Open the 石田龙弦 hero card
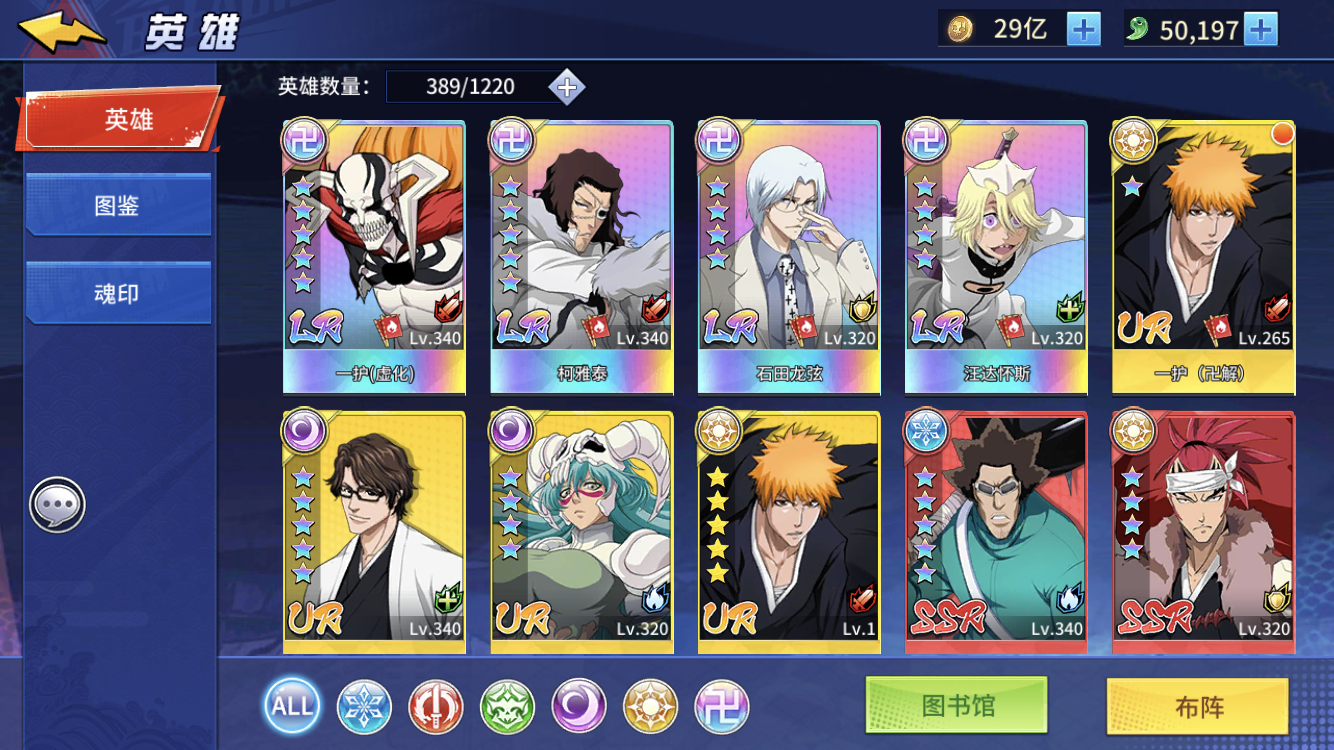This screenshot has width=1334, height=750. 789,256
